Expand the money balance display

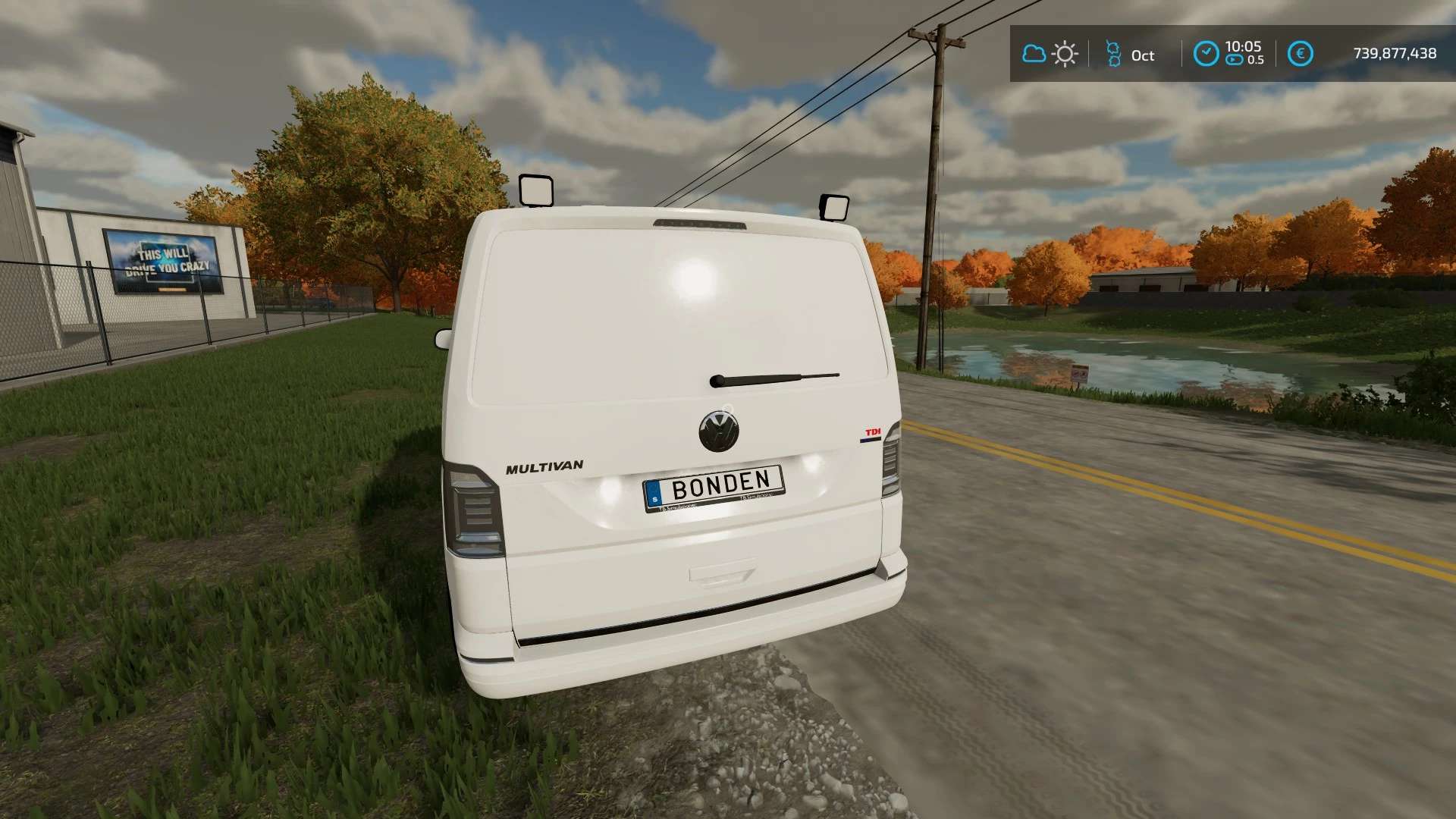pos(1393,54)
